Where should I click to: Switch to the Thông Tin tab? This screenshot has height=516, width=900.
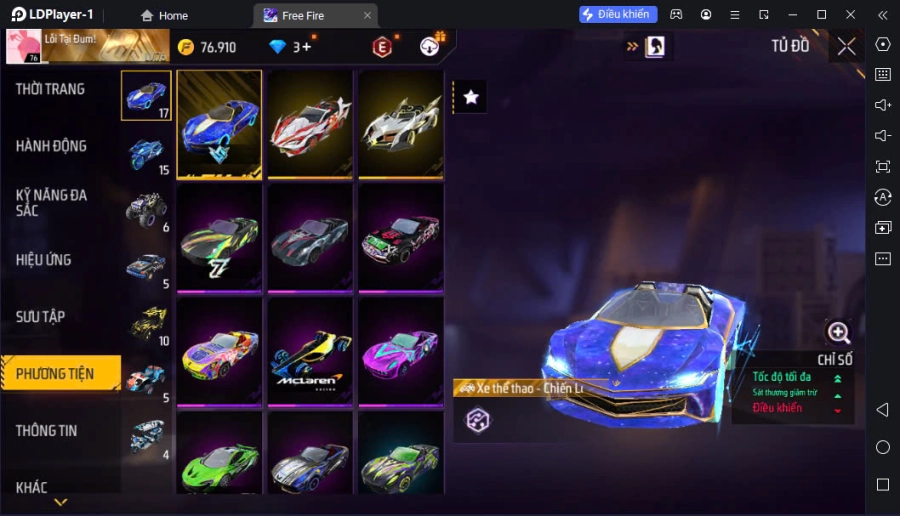point(46,431)
